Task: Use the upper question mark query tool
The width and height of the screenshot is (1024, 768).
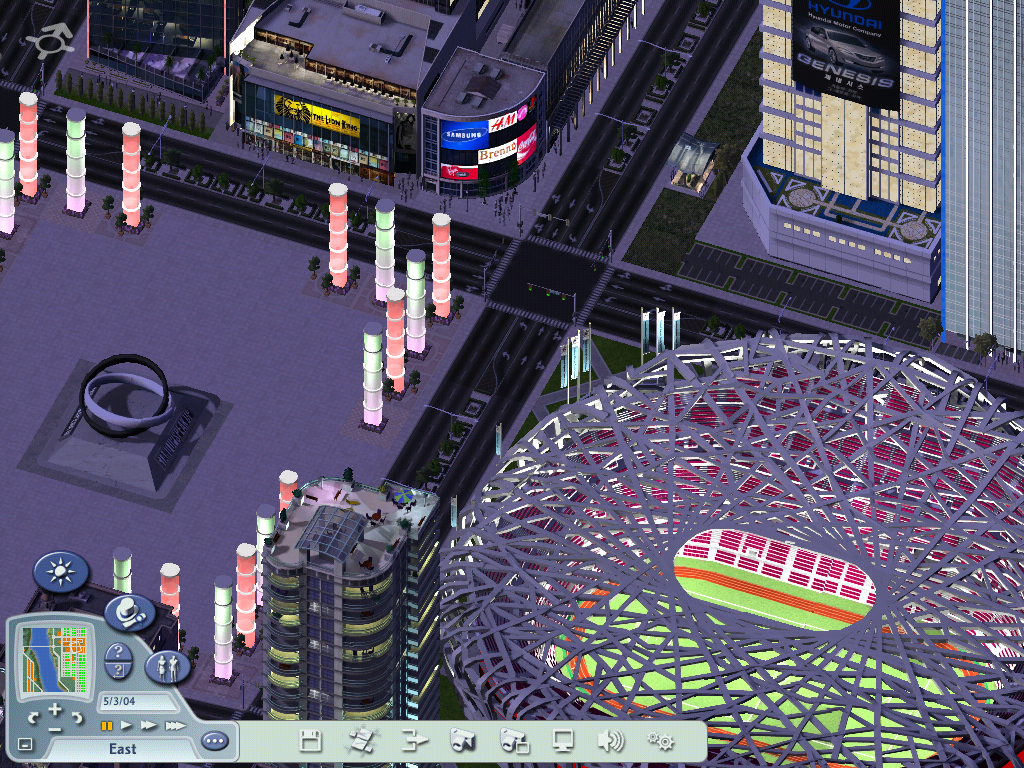Action: pos(118,651)
